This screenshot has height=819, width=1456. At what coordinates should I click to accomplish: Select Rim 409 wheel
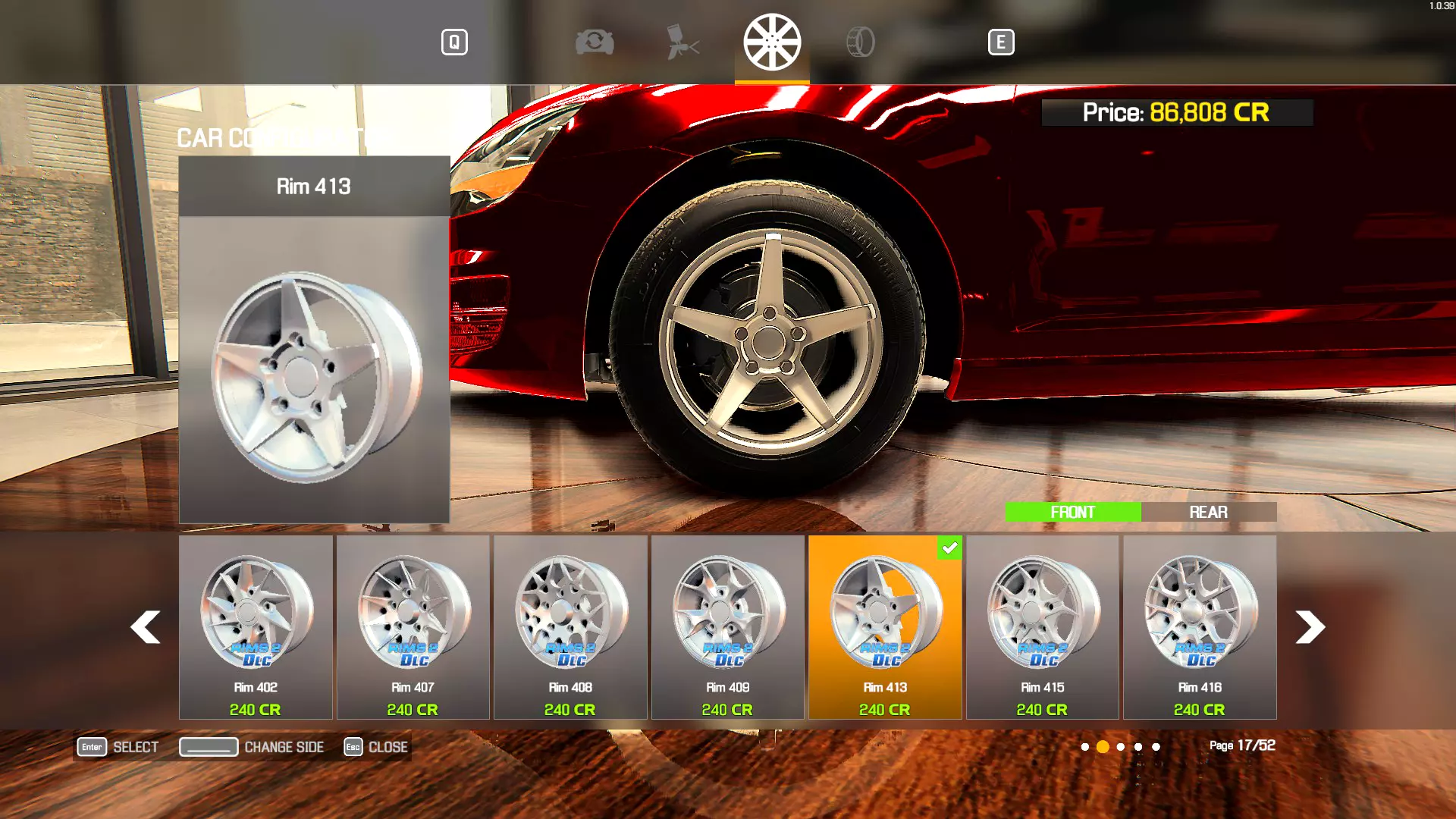727,626
